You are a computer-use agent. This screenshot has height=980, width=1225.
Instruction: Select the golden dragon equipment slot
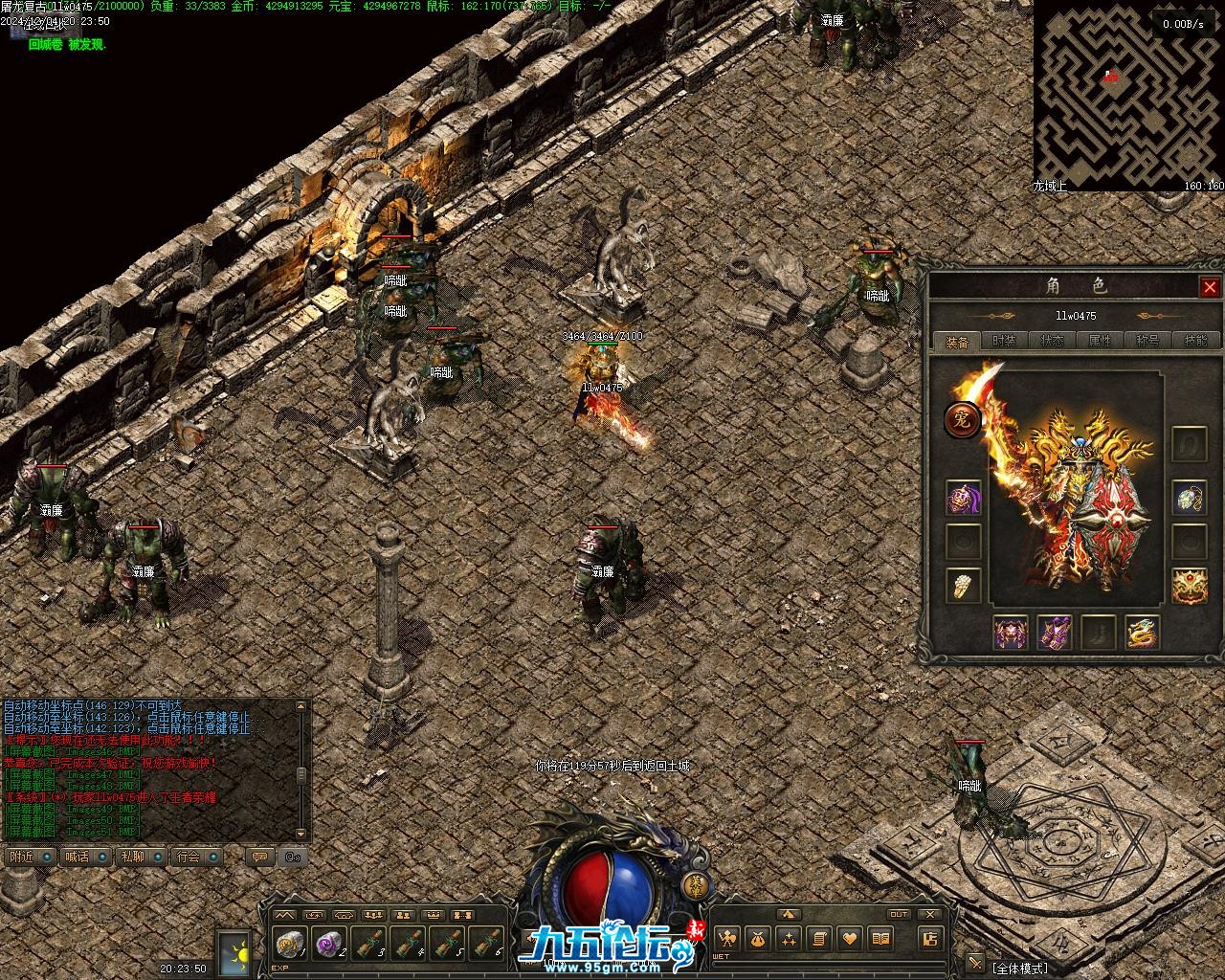[x=1142, y=633]
